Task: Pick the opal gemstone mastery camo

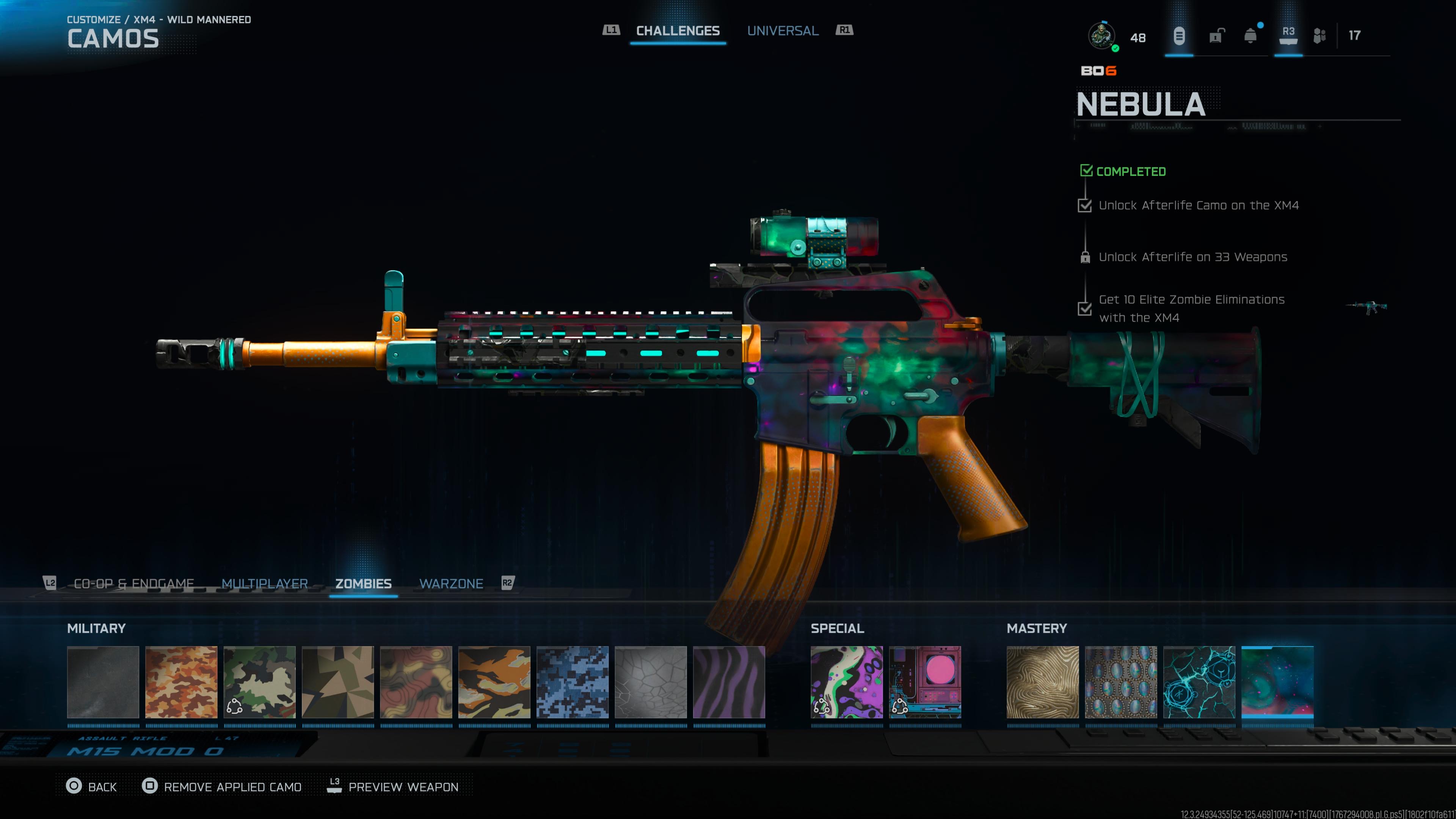Action: pos(1121,682)
